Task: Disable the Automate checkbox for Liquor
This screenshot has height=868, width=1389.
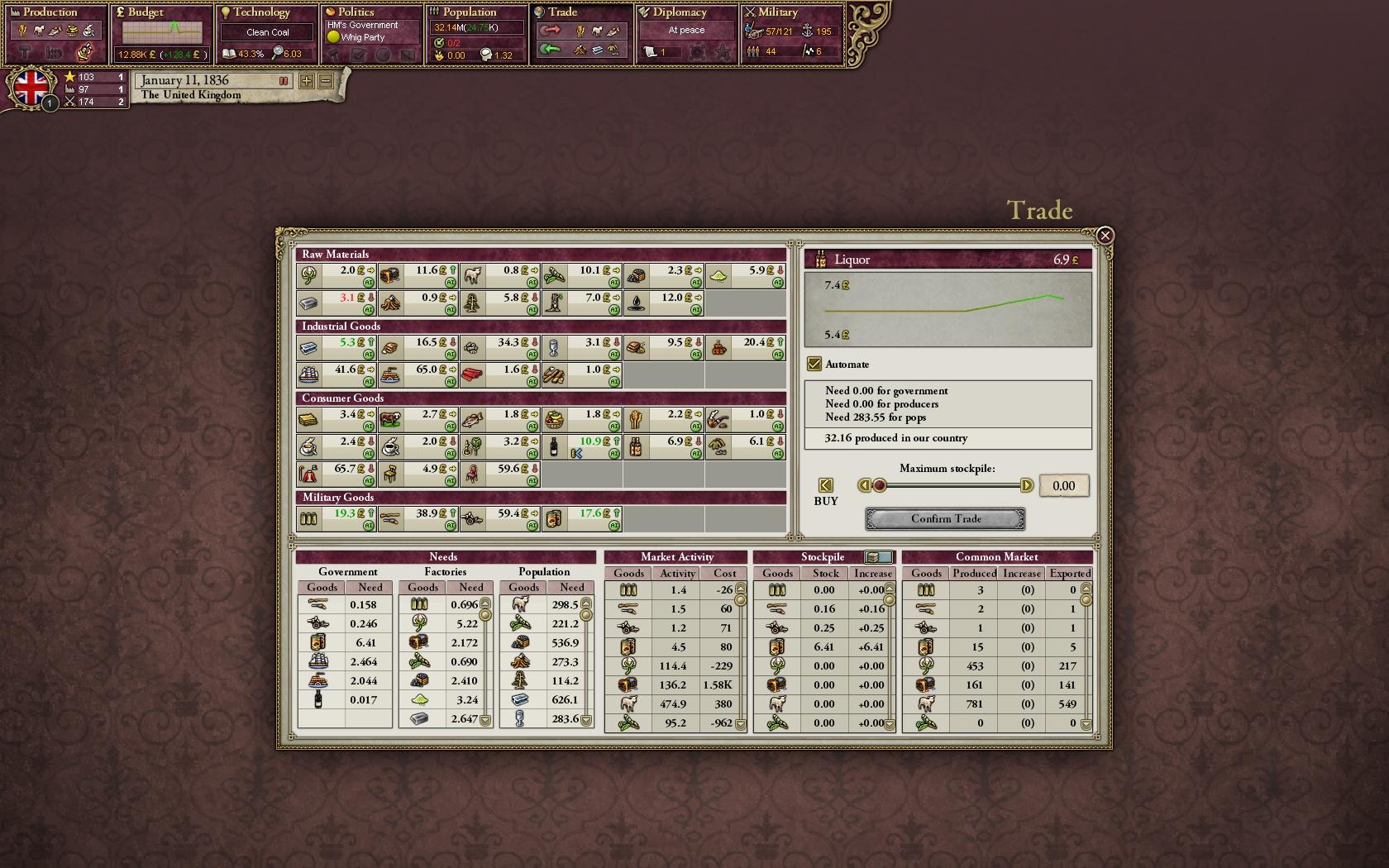Action: coord(815,363)
